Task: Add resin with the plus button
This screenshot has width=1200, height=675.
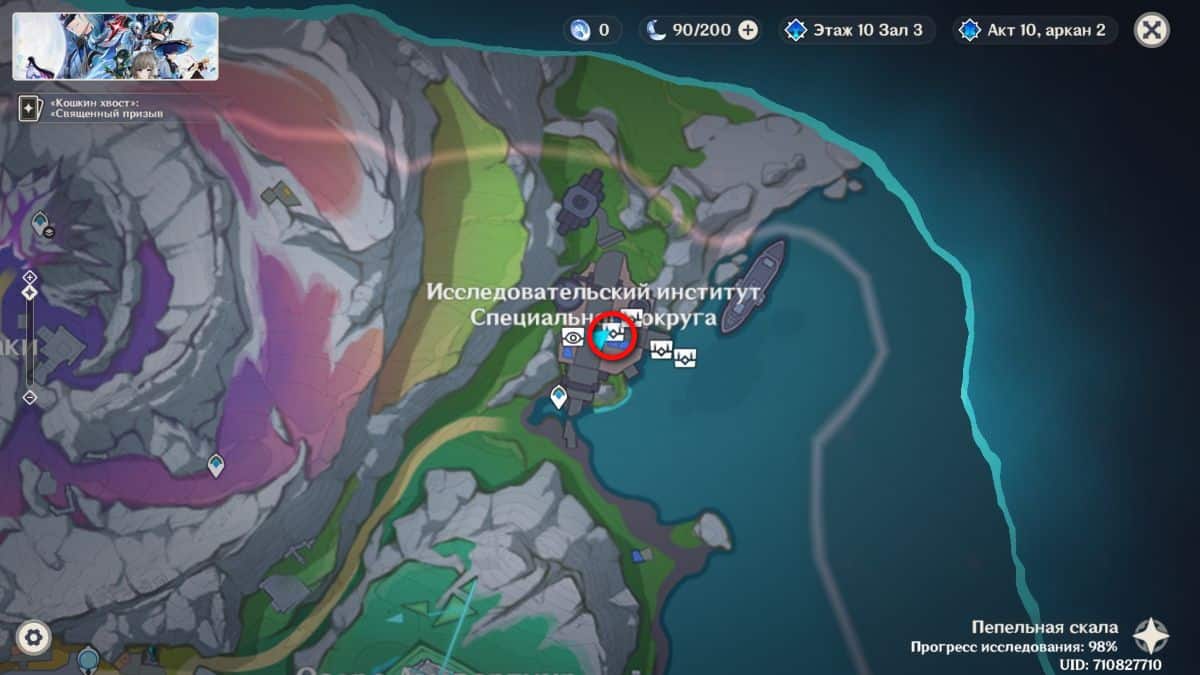Action: coord(748,30)
